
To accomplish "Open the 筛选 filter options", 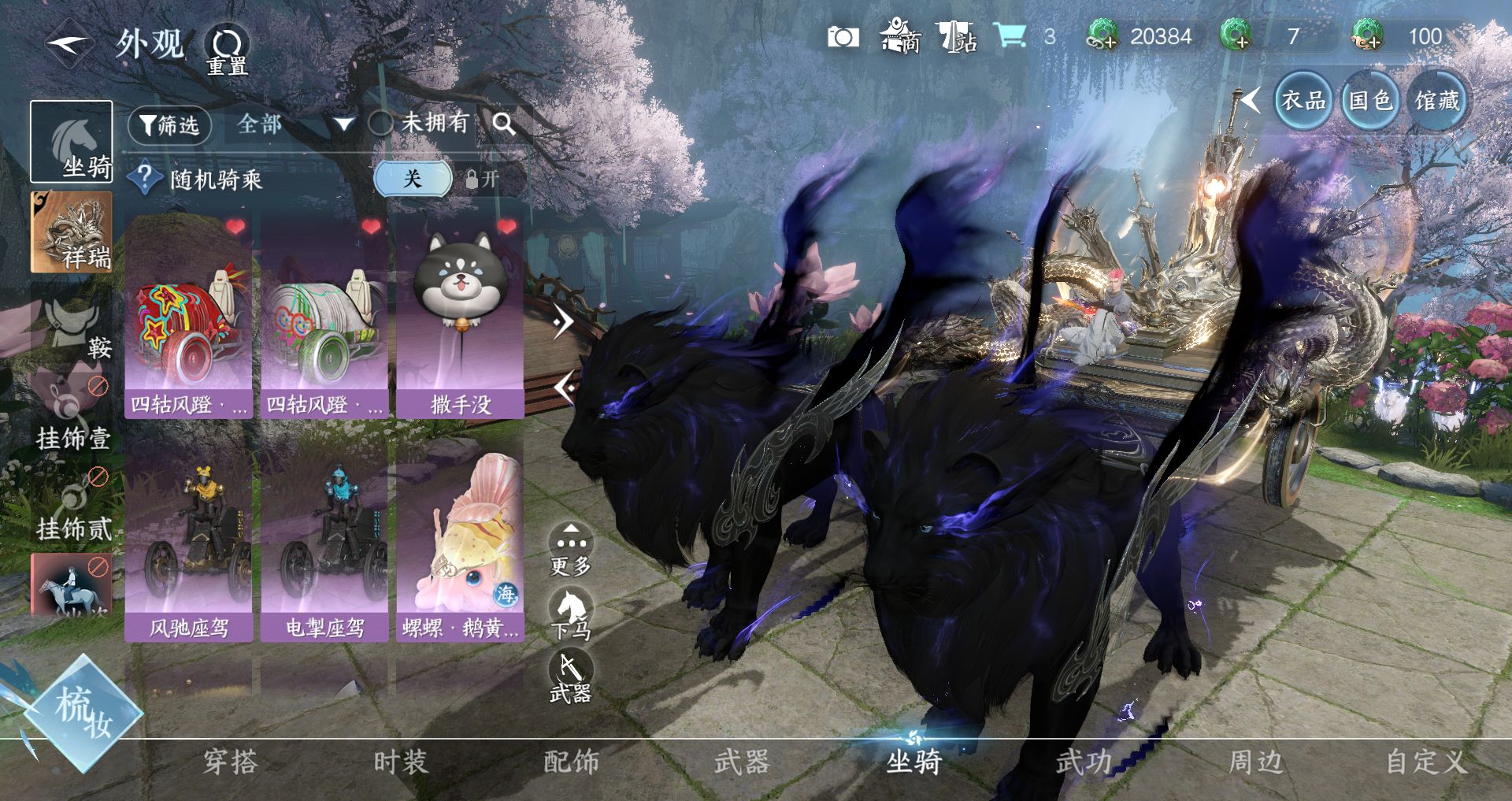I will [169, 125].
